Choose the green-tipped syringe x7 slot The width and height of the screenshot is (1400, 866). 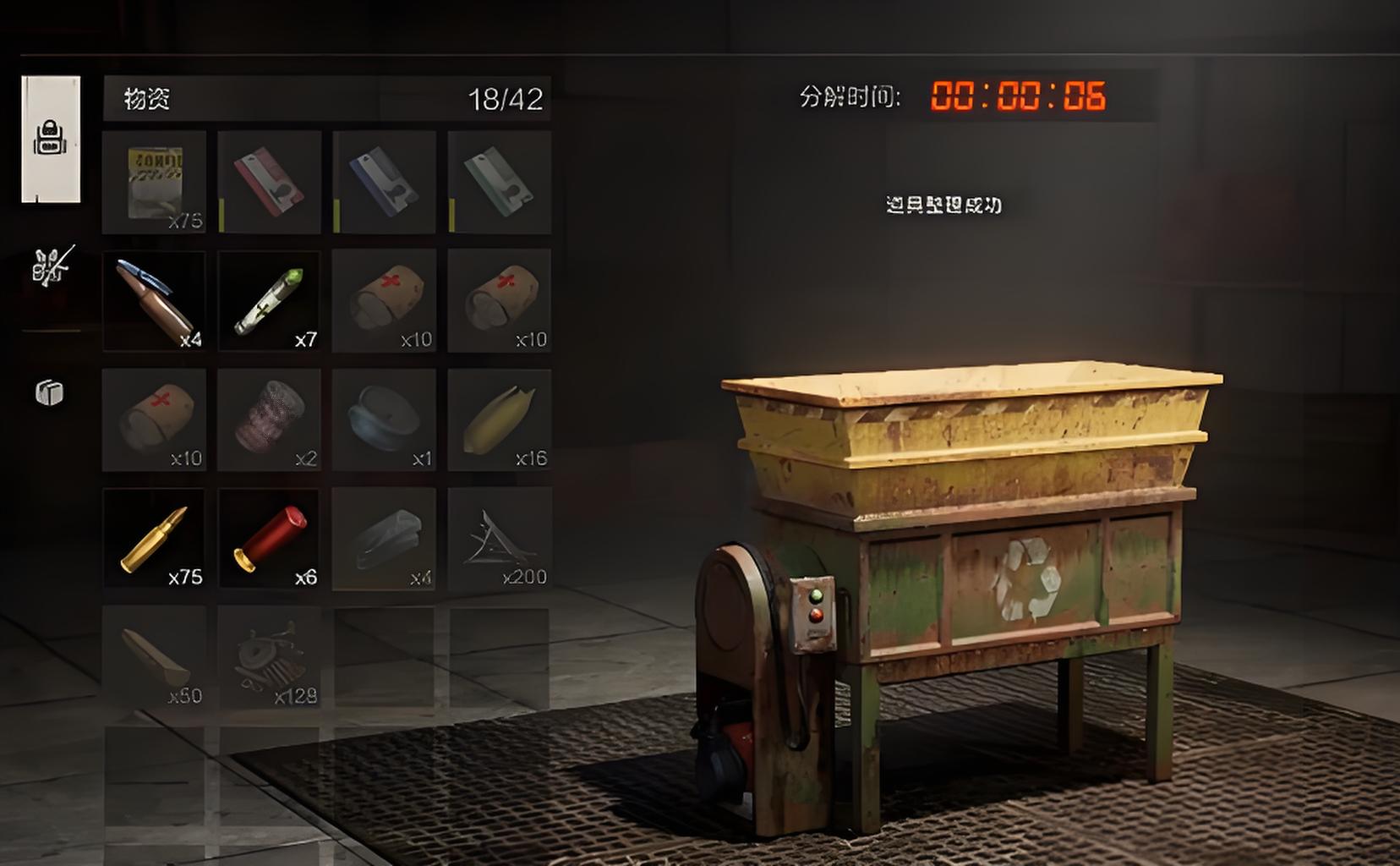(270, 300)
